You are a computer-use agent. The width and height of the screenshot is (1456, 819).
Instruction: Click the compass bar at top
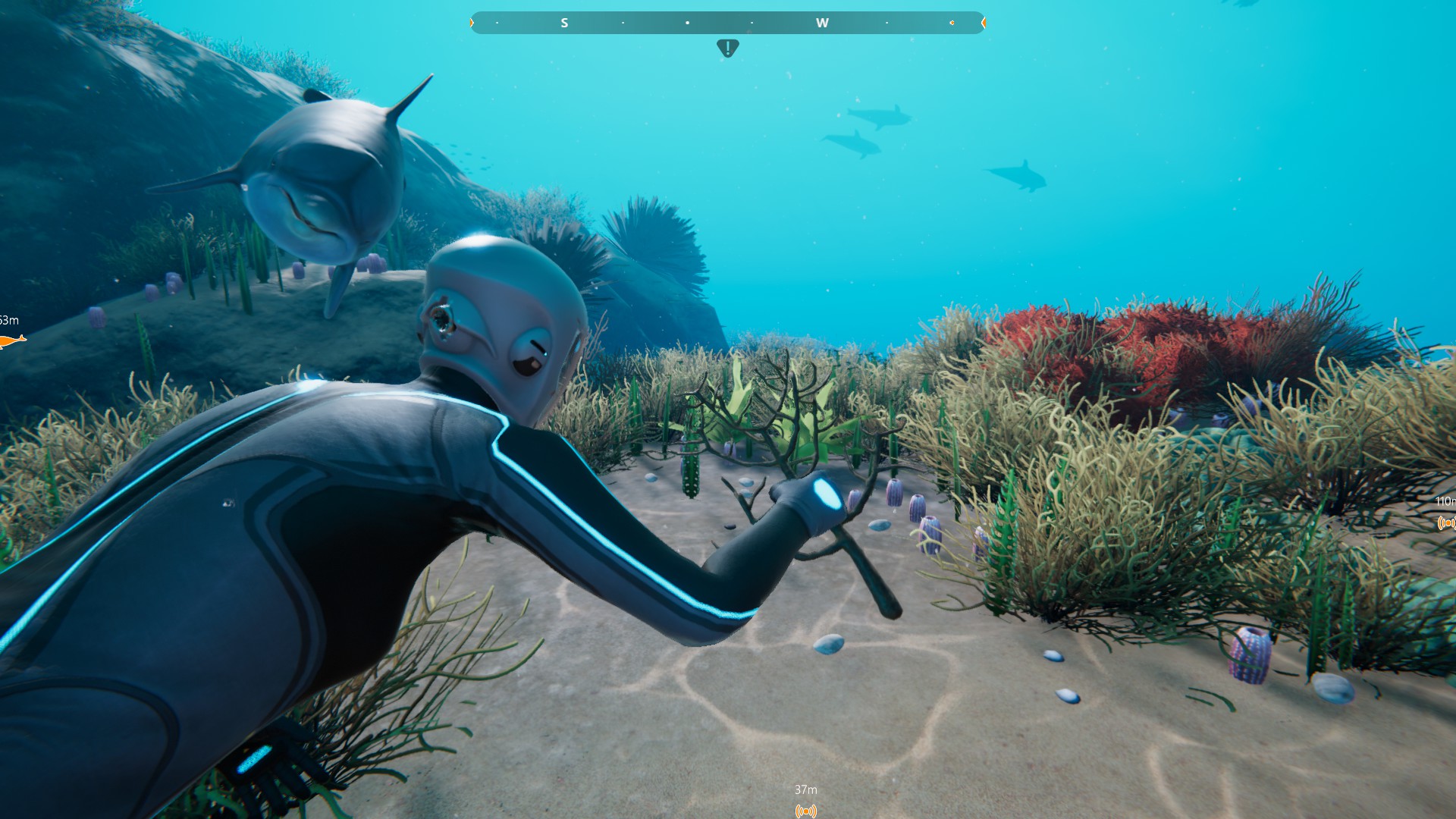(x=727, y=23)
